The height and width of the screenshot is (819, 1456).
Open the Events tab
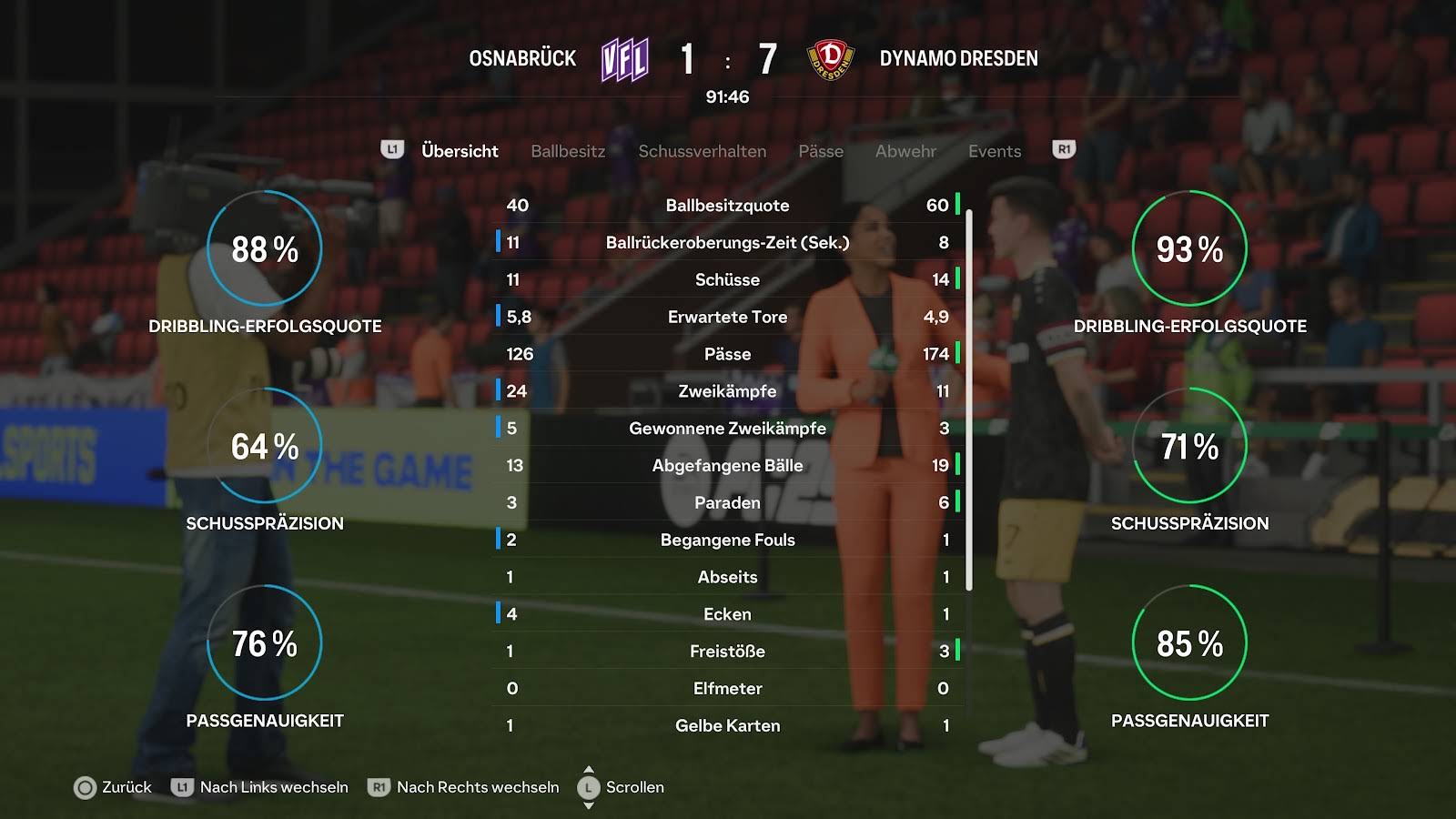pos(995,151)
